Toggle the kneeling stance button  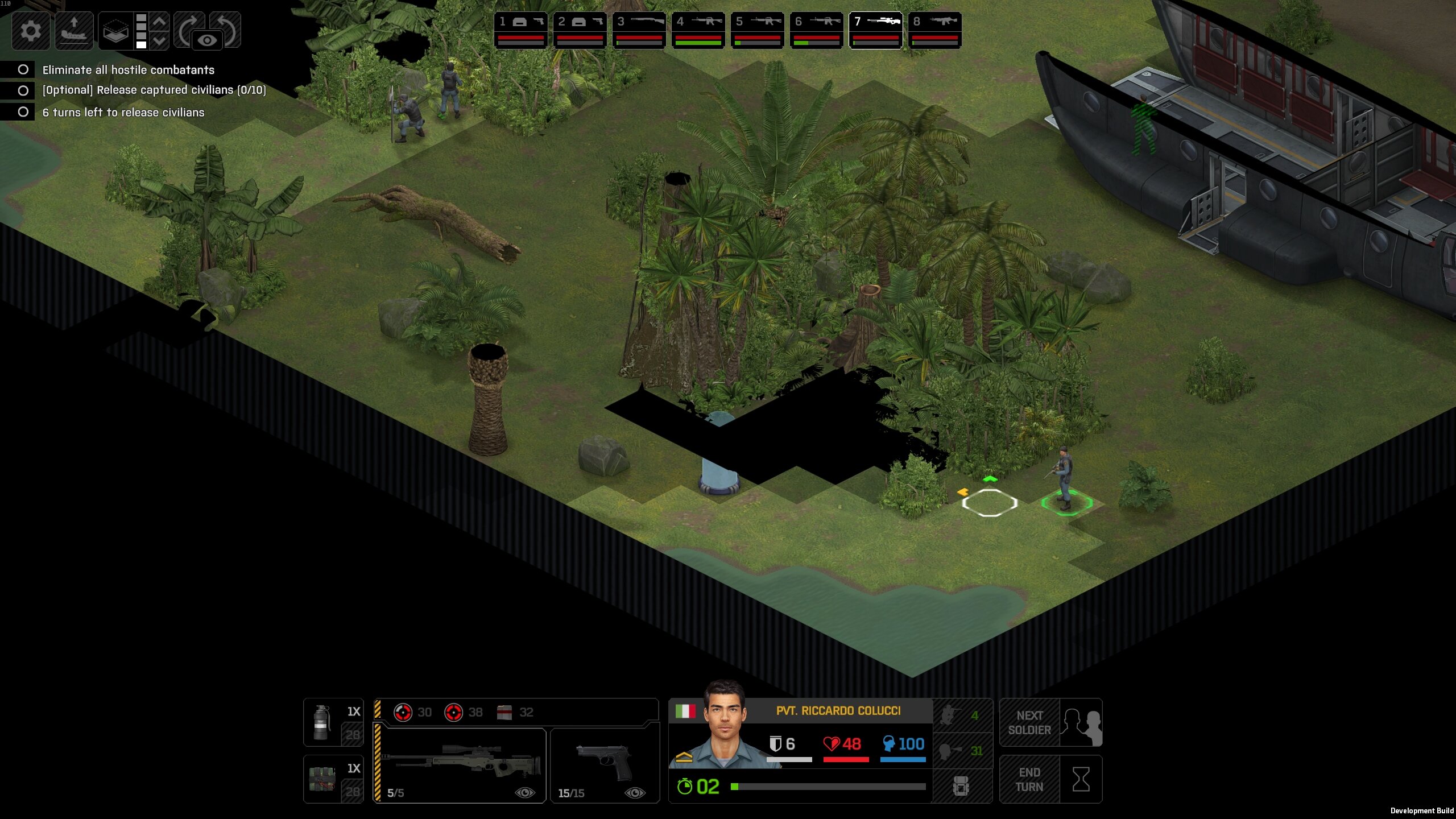coord(962,715)
